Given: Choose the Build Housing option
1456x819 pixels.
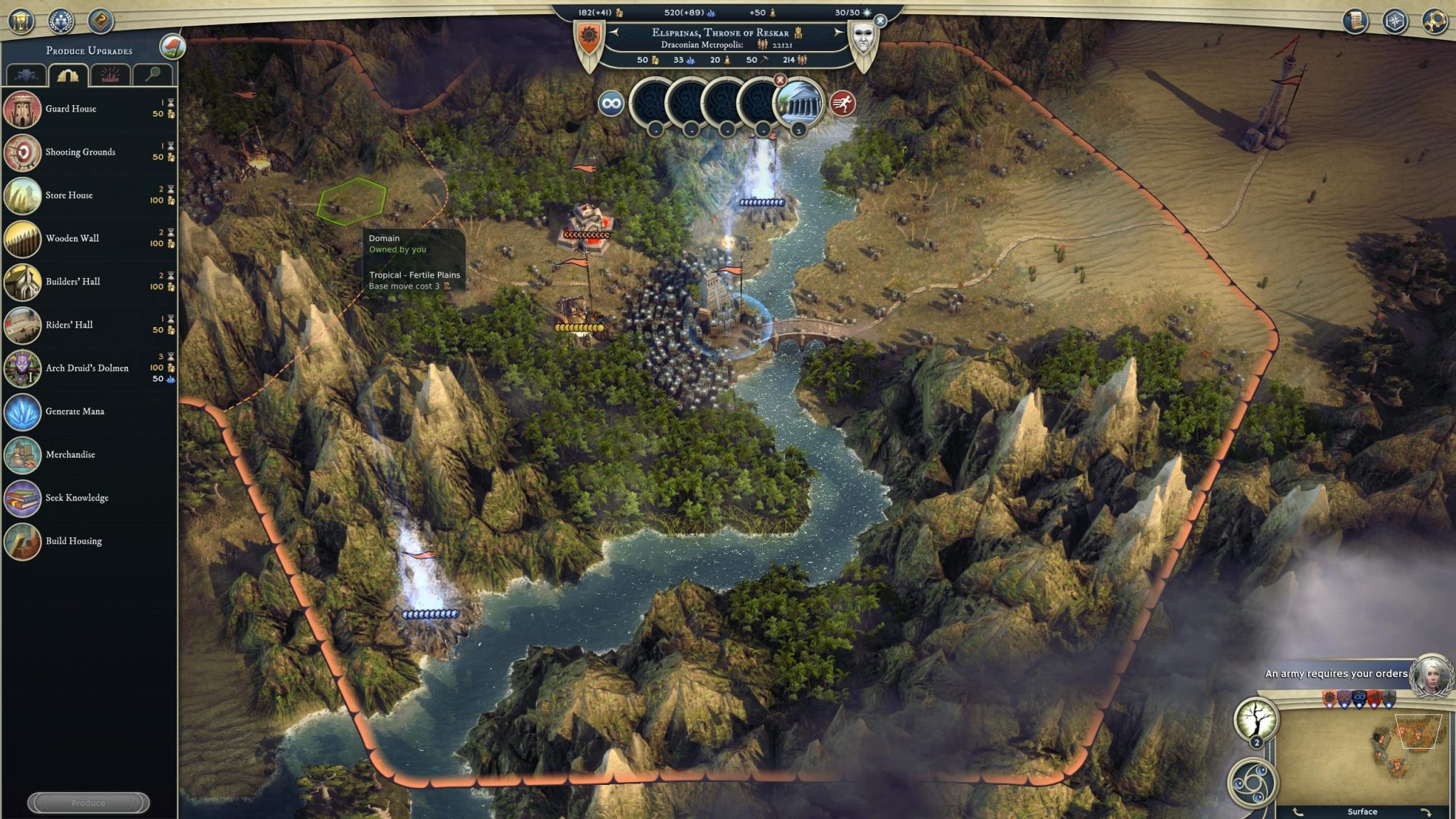Looking at the screenshot, I should point(73,541).
